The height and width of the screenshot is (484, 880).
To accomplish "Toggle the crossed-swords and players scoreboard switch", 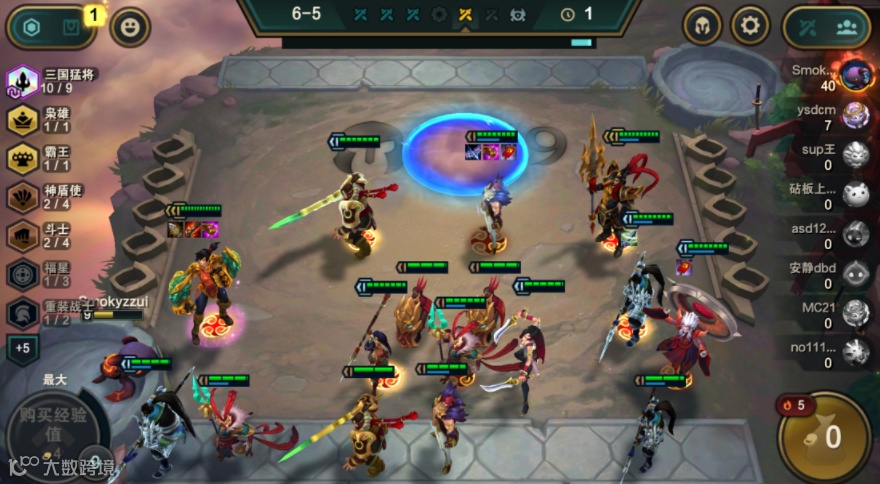I will tap(826, 26).
